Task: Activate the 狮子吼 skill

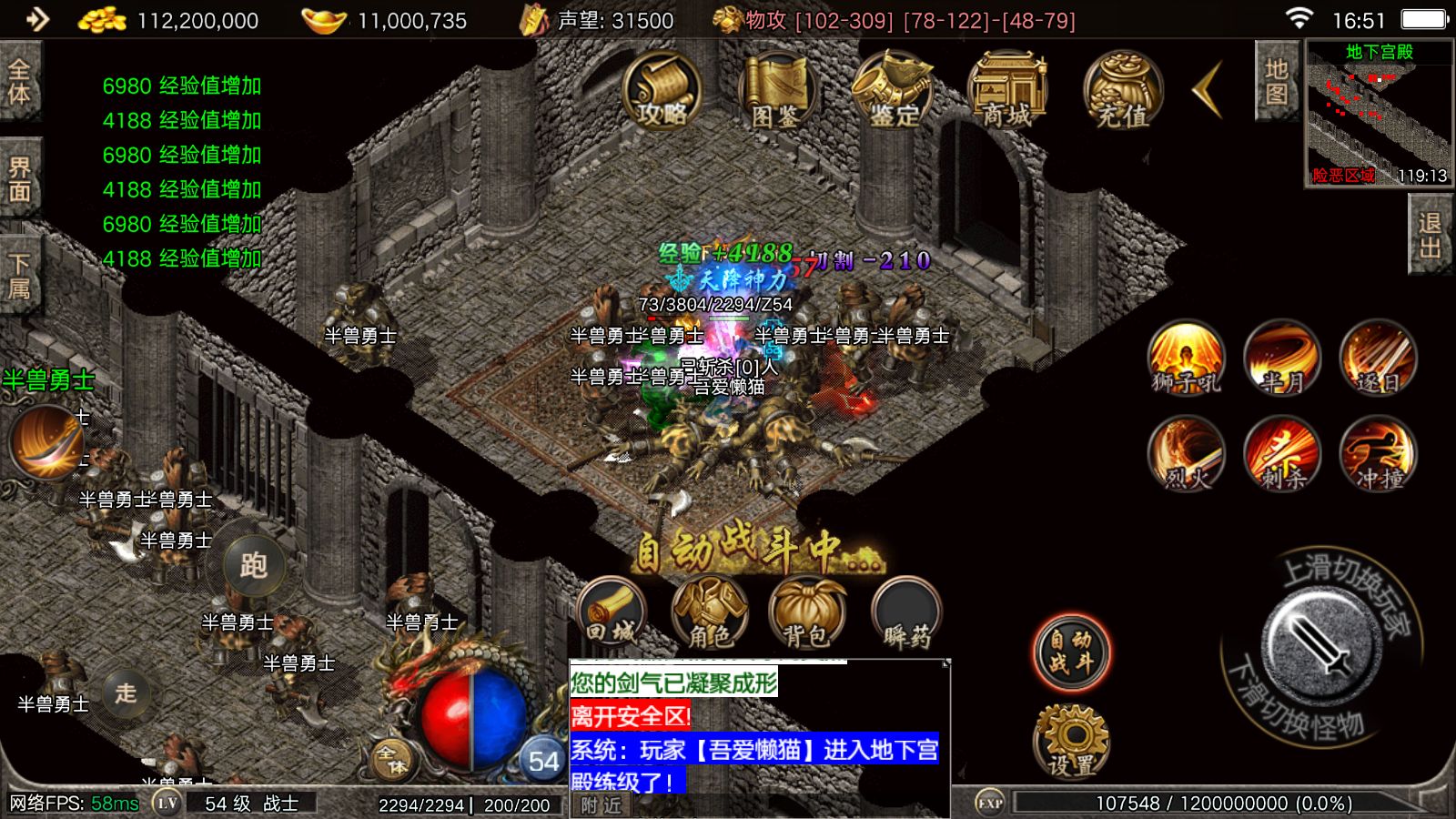Action: tap(1186, 358)
